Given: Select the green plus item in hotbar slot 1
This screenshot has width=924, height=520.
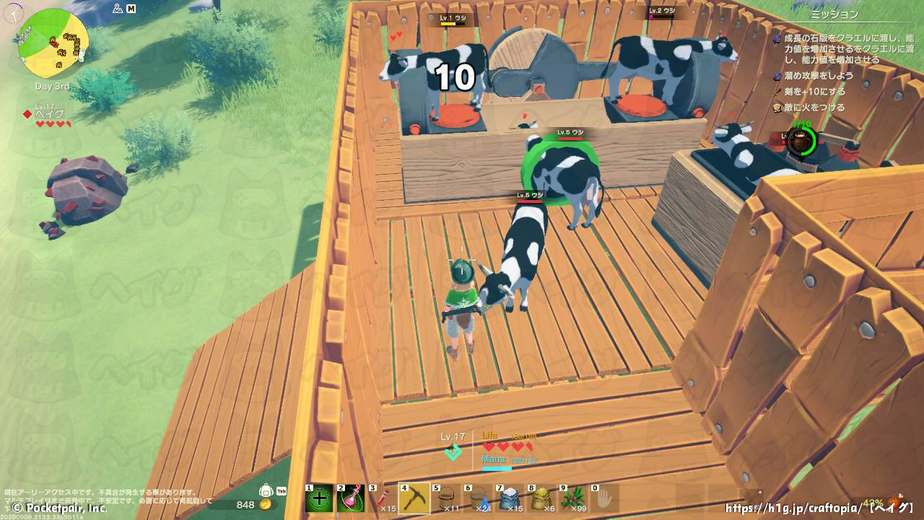Looking at the screenshot, I should point(320,497).
